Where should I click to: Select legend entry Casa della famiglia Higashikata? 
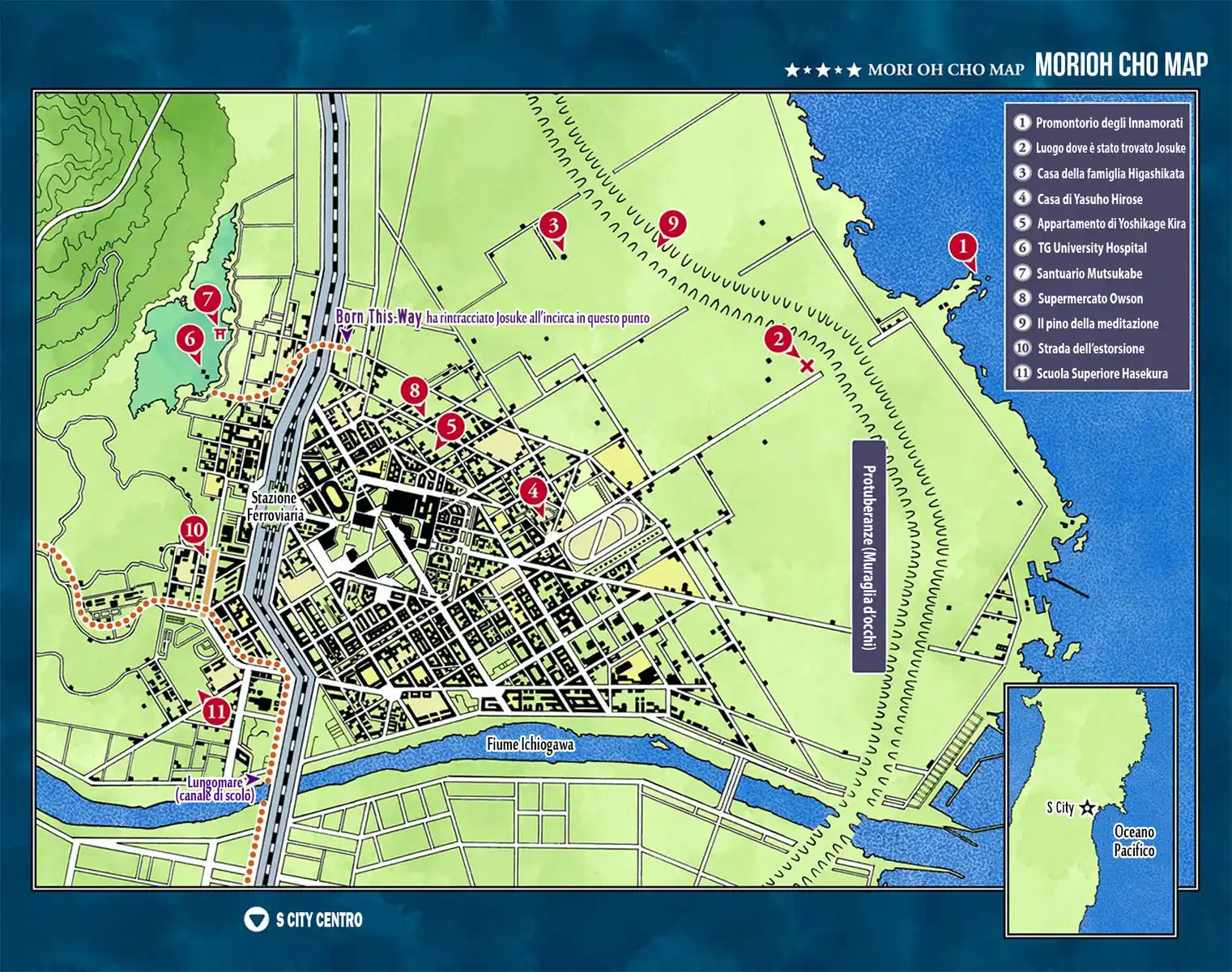[1110, 173]
